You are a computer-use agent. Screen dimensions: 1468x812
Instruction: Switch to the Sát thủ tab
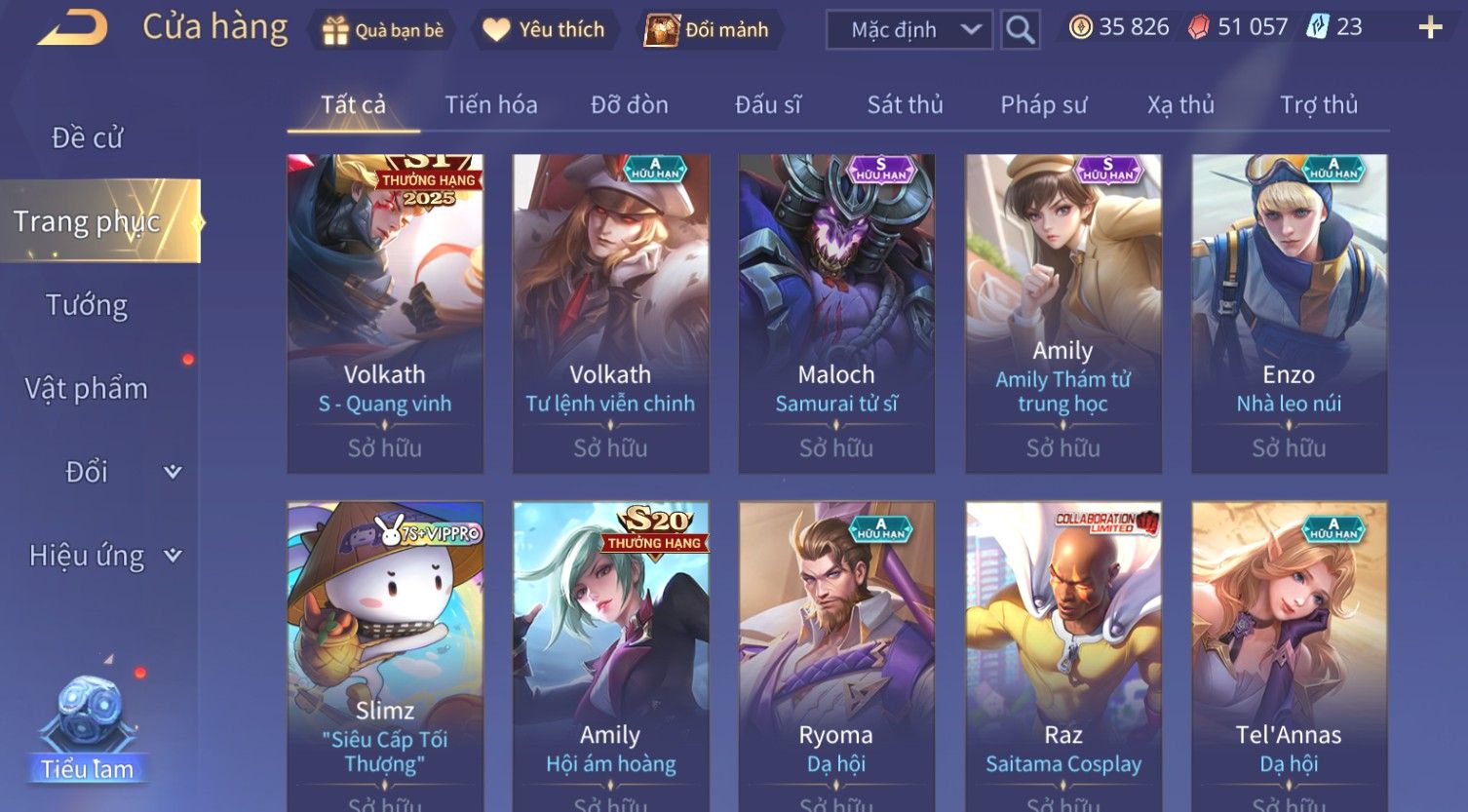905,104
